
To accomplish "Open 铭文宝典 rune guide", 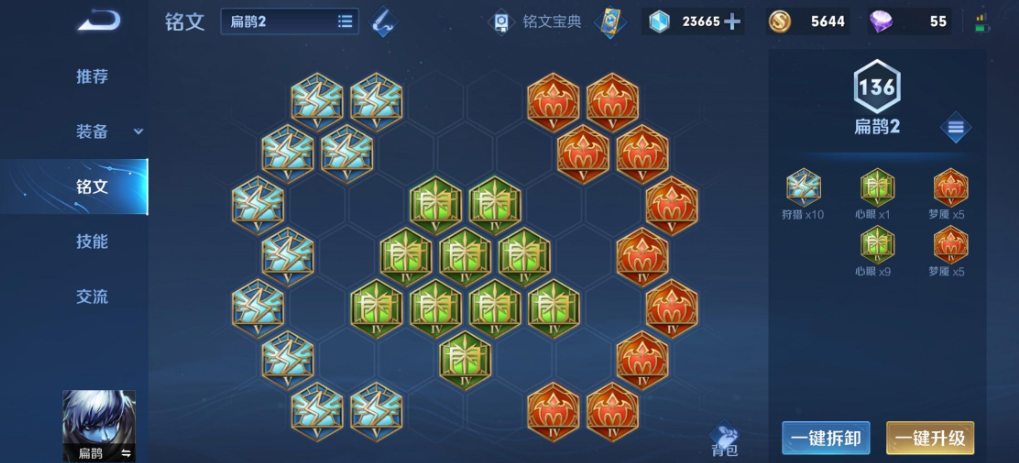I will click(x=539, y=21).
